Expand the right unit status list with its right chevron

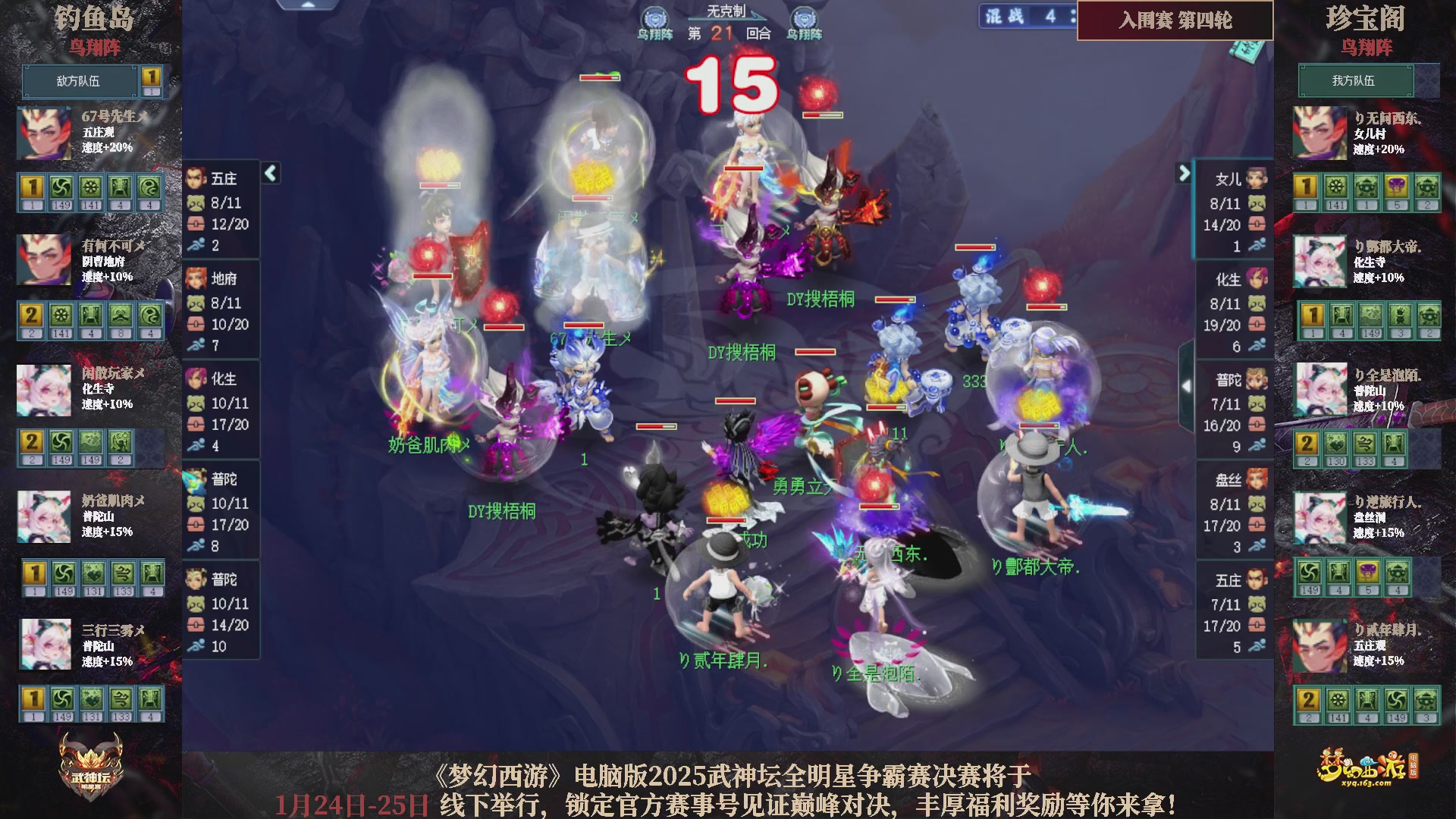click(1183, 173)
